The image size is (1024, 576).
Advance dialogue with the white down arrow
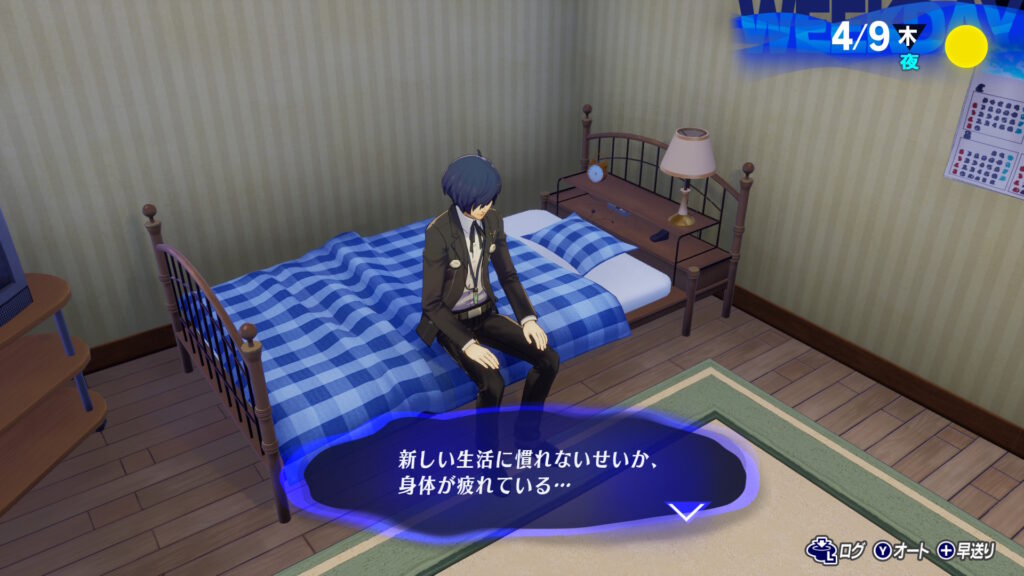click(686, 512)
